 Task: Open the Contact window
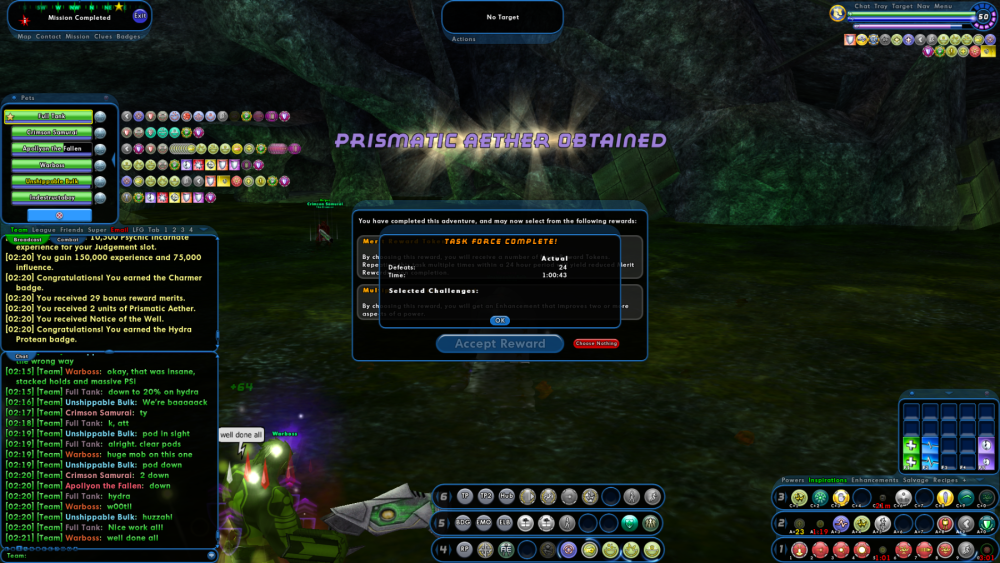[48, 37]
